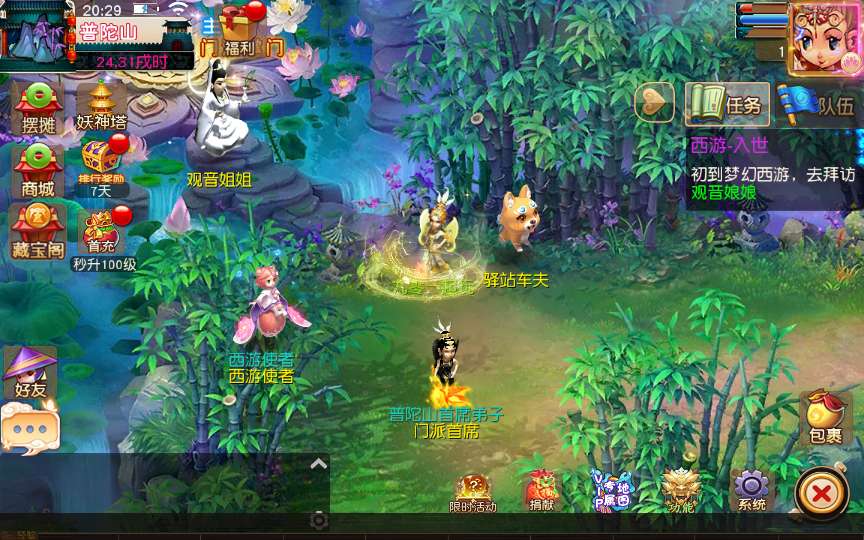Collapse the quest tracker with the arrow button
Image resolution: width=864 pixels, height=540 pixels.
pos(655,102)
